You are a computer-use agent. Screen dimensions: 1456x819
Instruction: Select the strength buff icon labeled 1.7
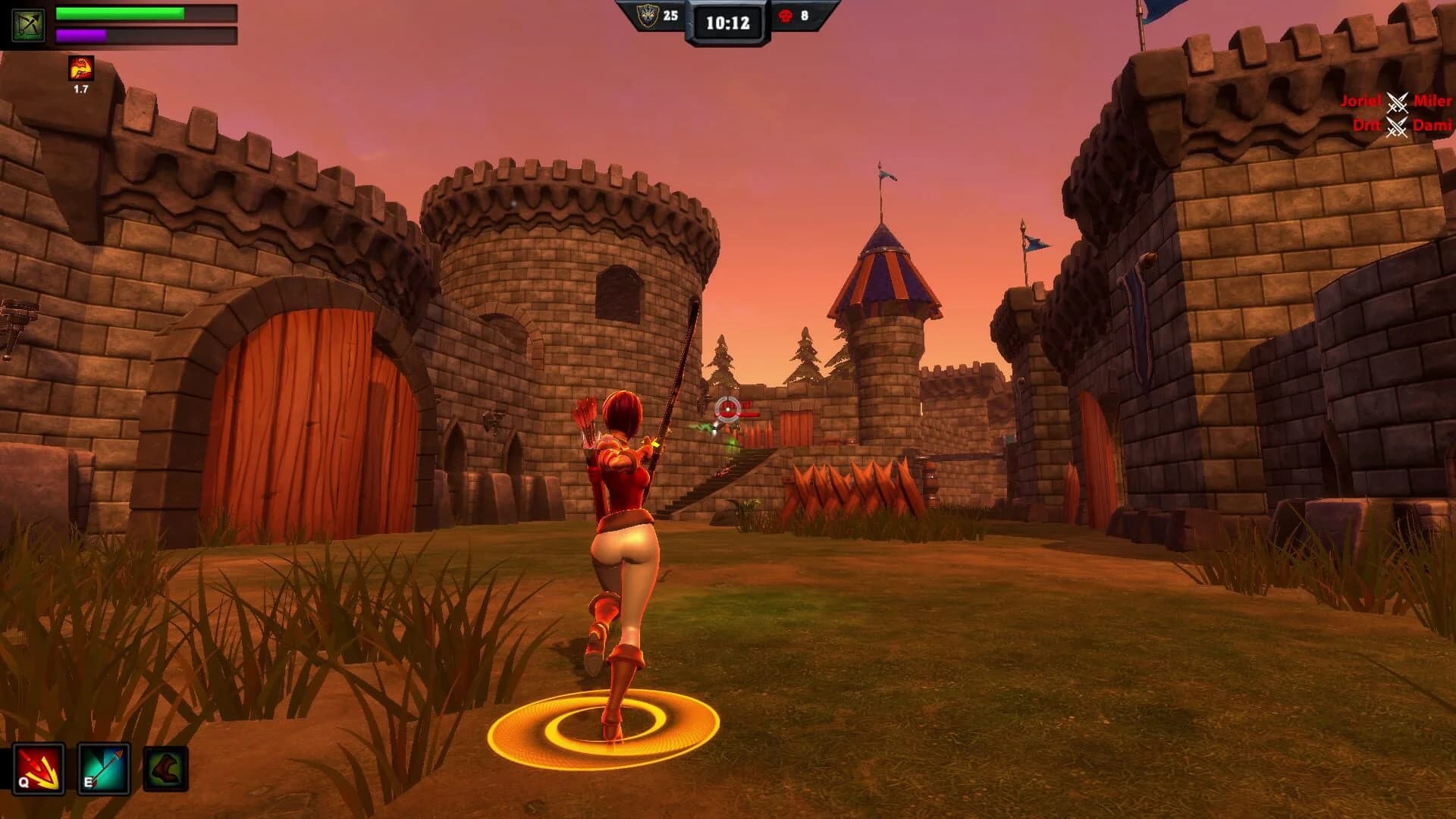point(80,70)
